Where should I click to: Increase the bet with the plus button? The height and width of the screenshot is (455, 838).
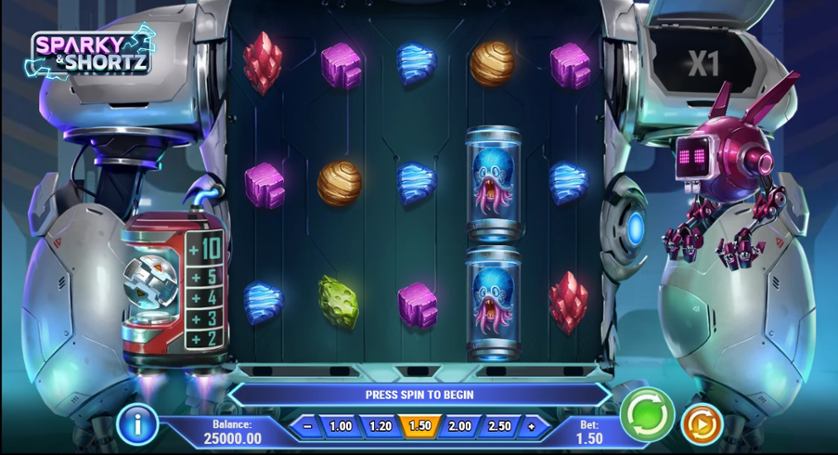pos(531,426)
